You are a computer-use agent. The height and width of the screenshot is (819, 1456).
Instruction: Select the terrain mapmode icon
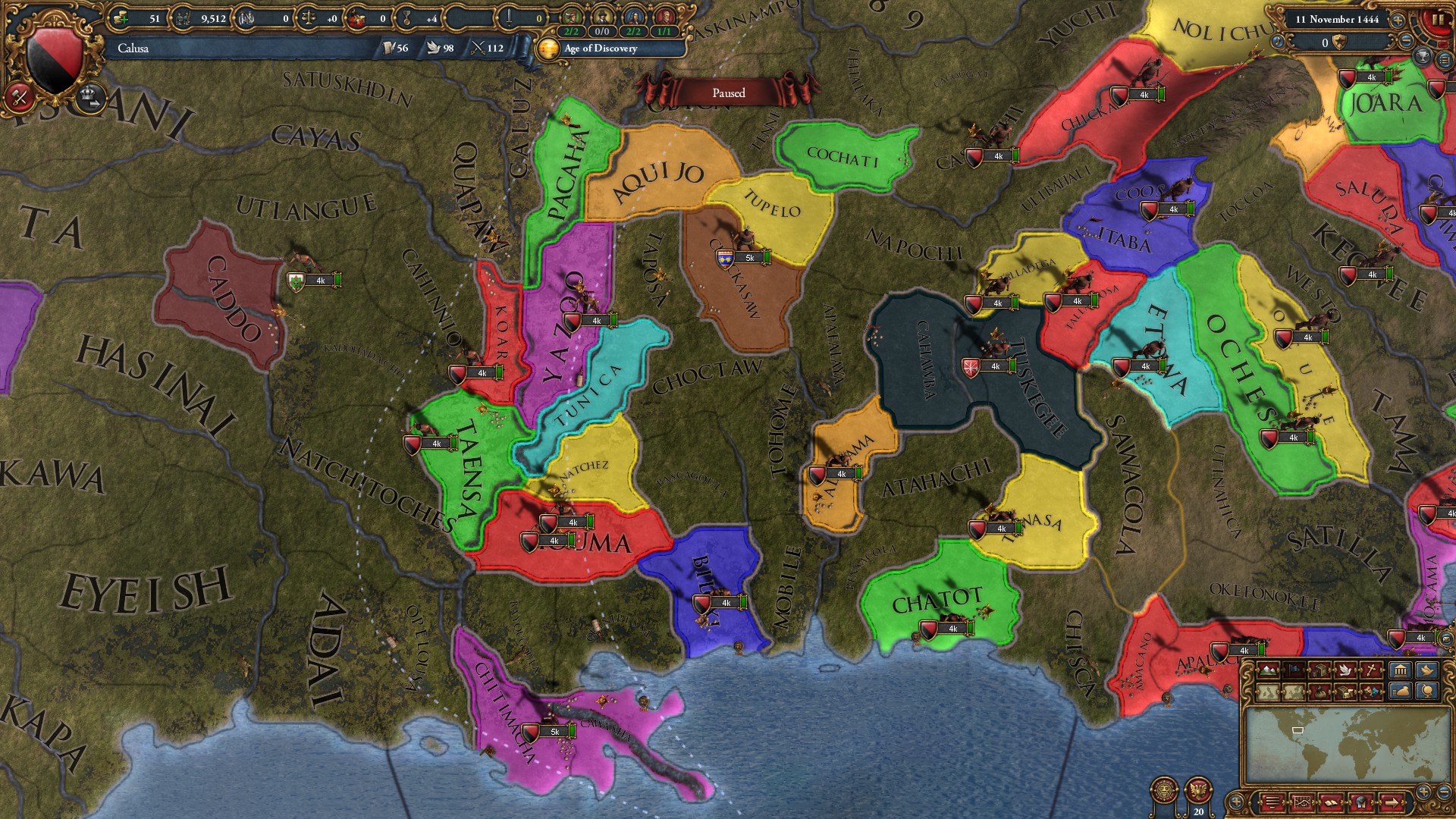click(x=1267, y=670)
